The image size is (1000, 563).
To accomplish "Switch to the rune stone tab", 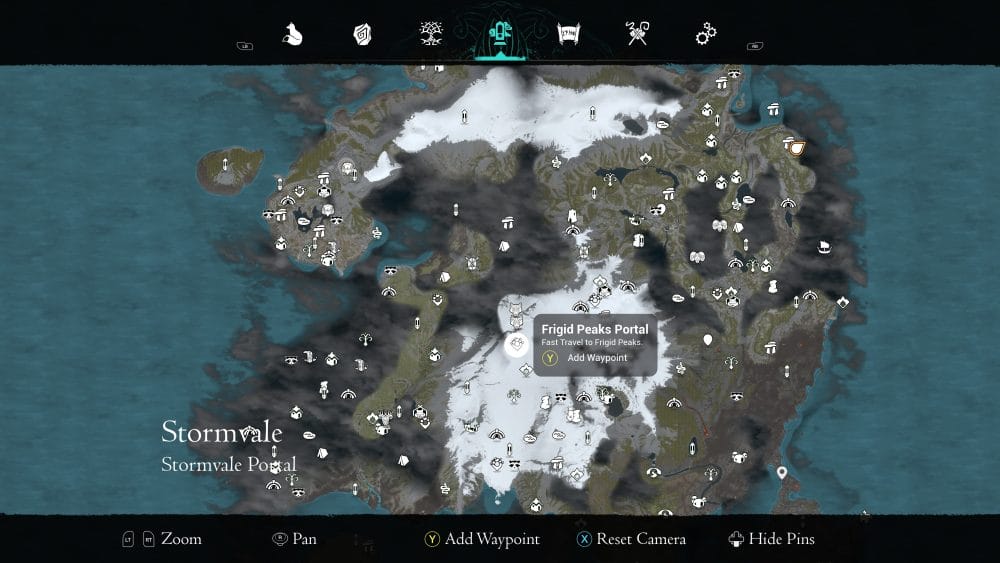I will tap(362, 35).
